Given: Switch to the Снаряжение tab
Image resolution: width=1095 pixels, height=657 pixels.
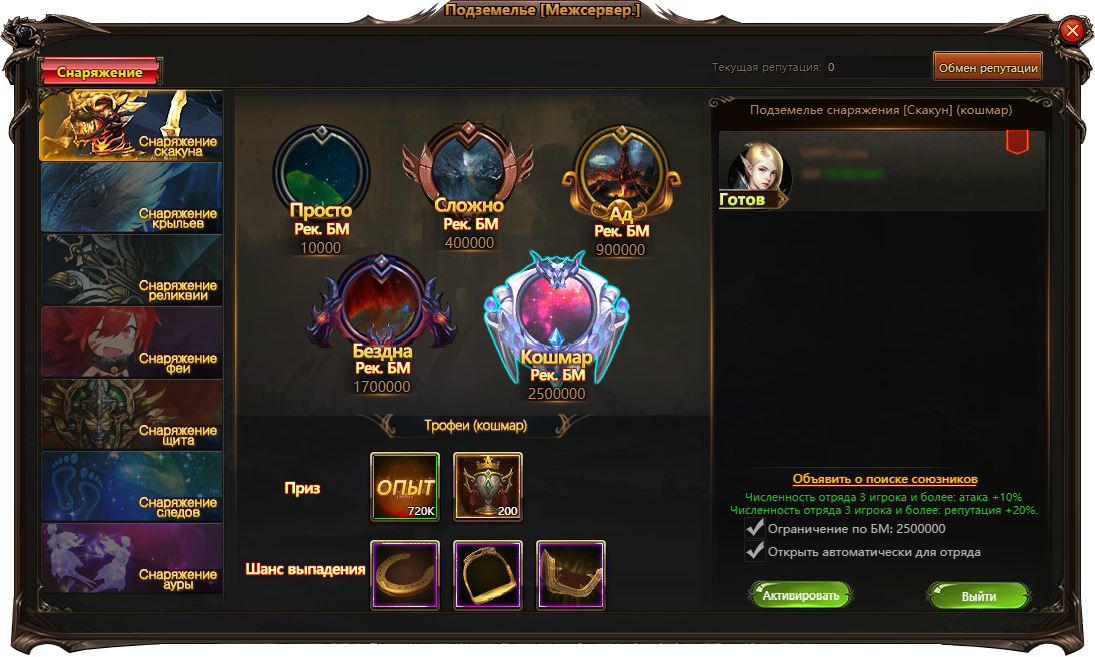Looking at the screenshot, I should [100, 72].
